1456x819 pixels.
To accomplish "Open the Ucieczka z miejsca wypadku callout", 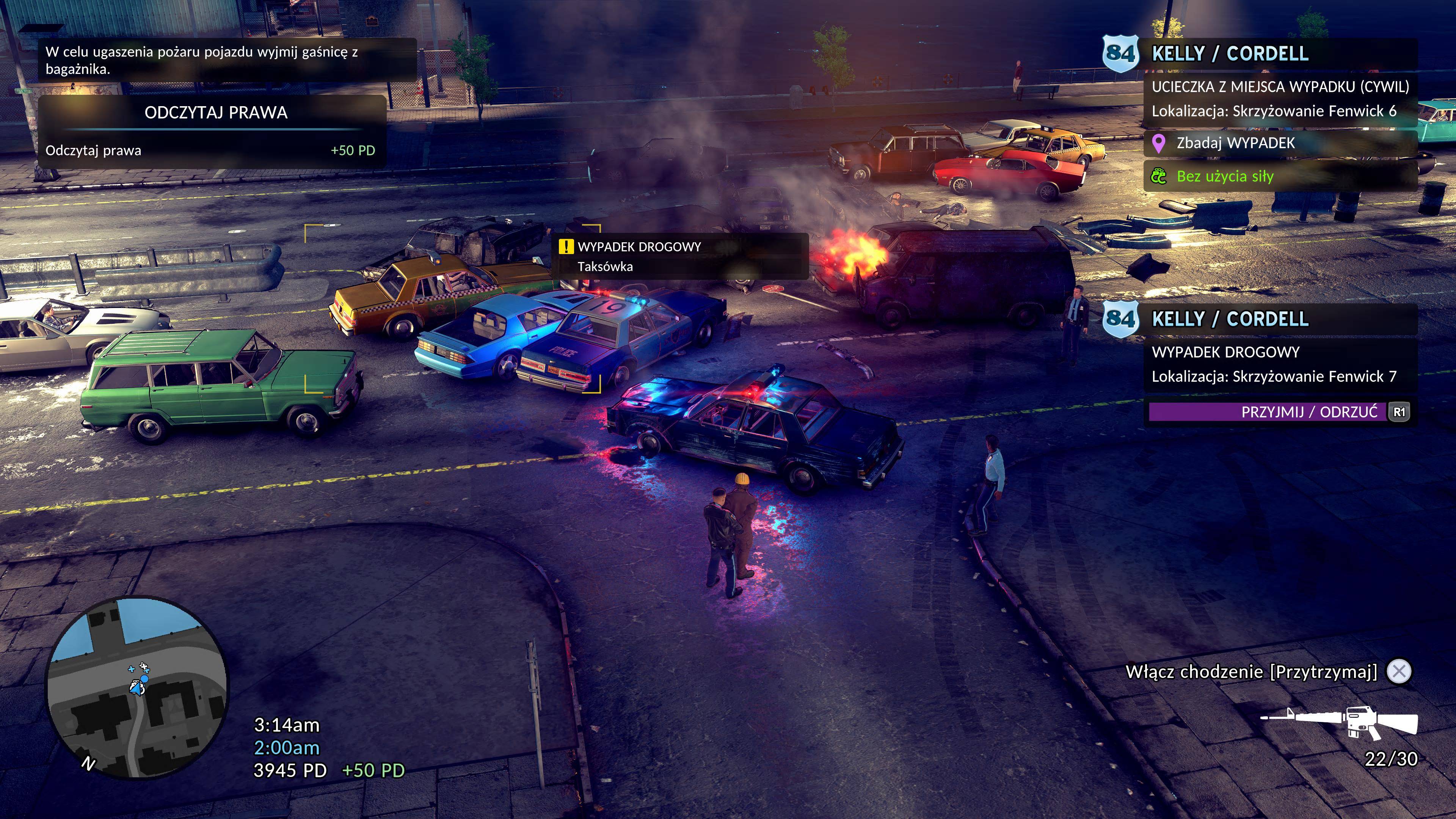I will (x=1280, y=99).
